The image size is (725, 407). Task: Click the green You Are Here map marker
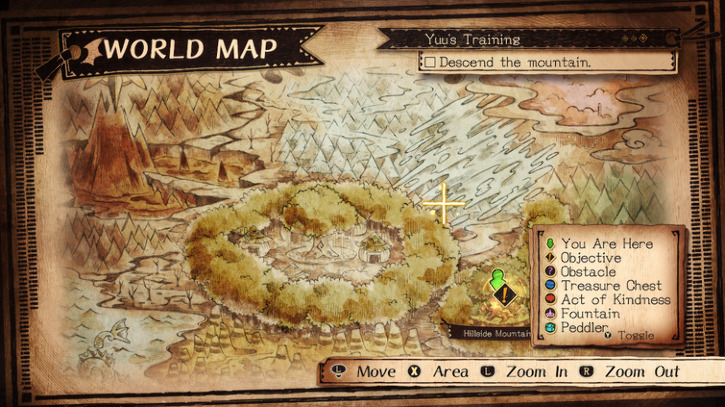click(x=498, y=275)
